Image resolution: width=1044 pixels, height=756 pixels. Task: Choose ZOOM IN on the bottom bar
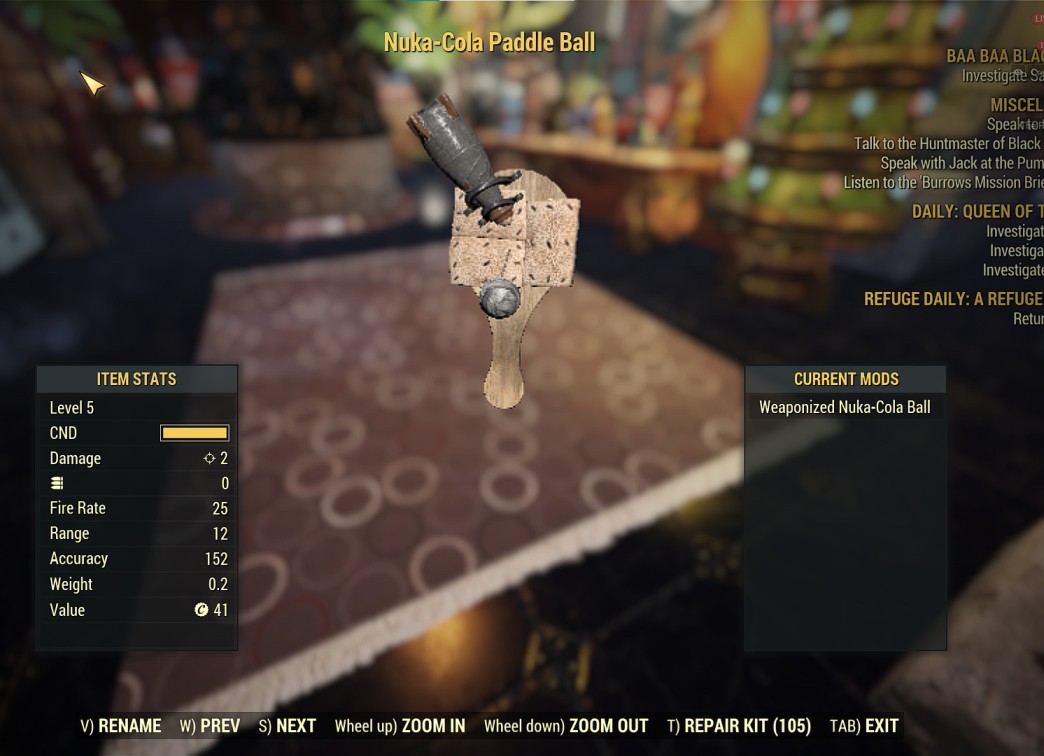pyautogui.click(x=399, y=726)
